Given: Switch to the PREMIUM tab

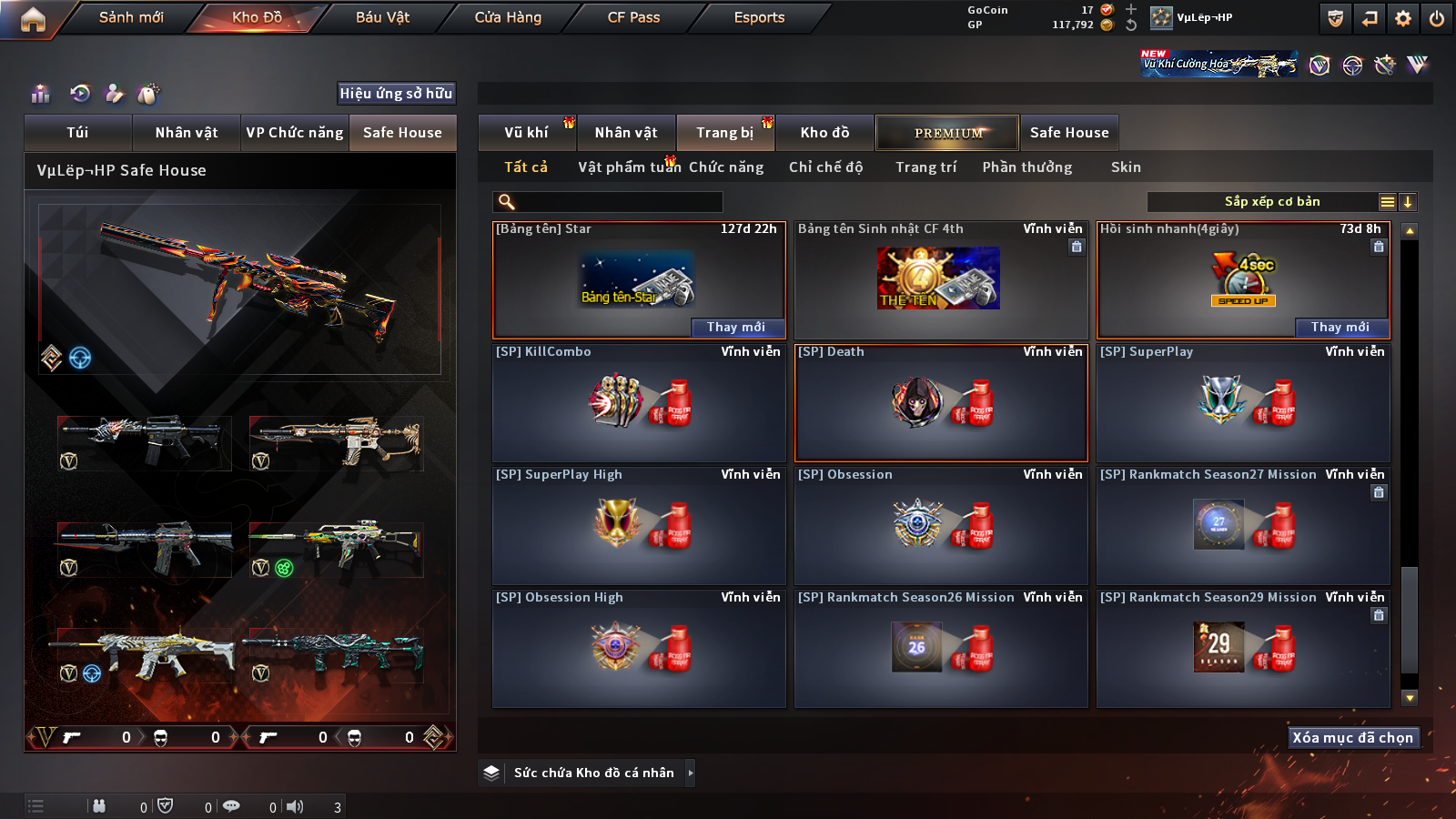Looking at the screenshot, I should (x=948, y=133).
